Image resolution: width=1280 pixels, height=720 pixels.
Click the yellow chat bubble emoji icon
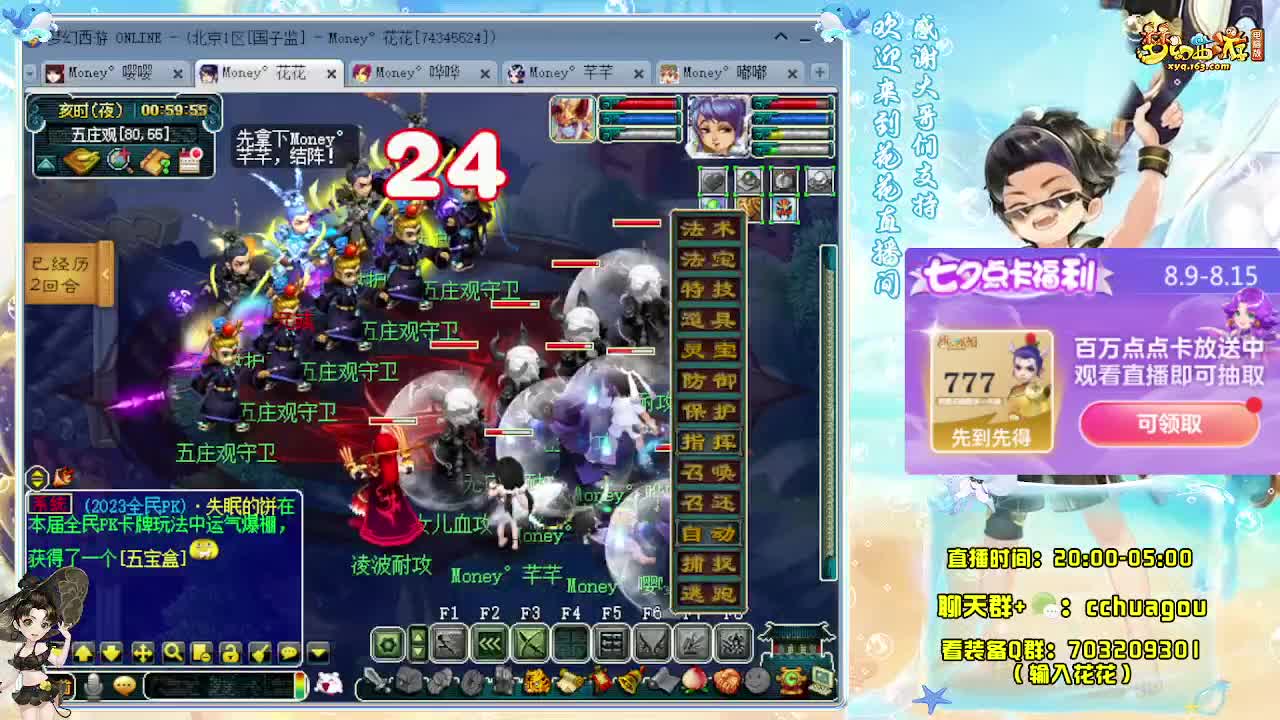click(x=122, y=687)
